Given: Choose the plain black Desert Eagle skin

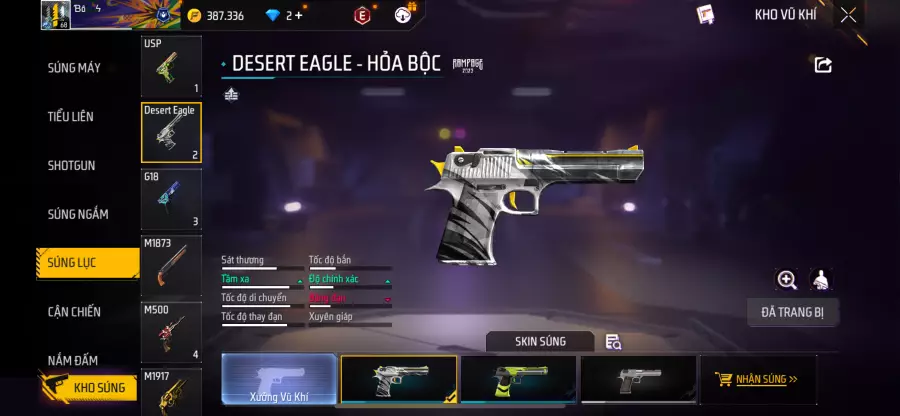Looking at the screenshot, I should (x=638, y=380).
